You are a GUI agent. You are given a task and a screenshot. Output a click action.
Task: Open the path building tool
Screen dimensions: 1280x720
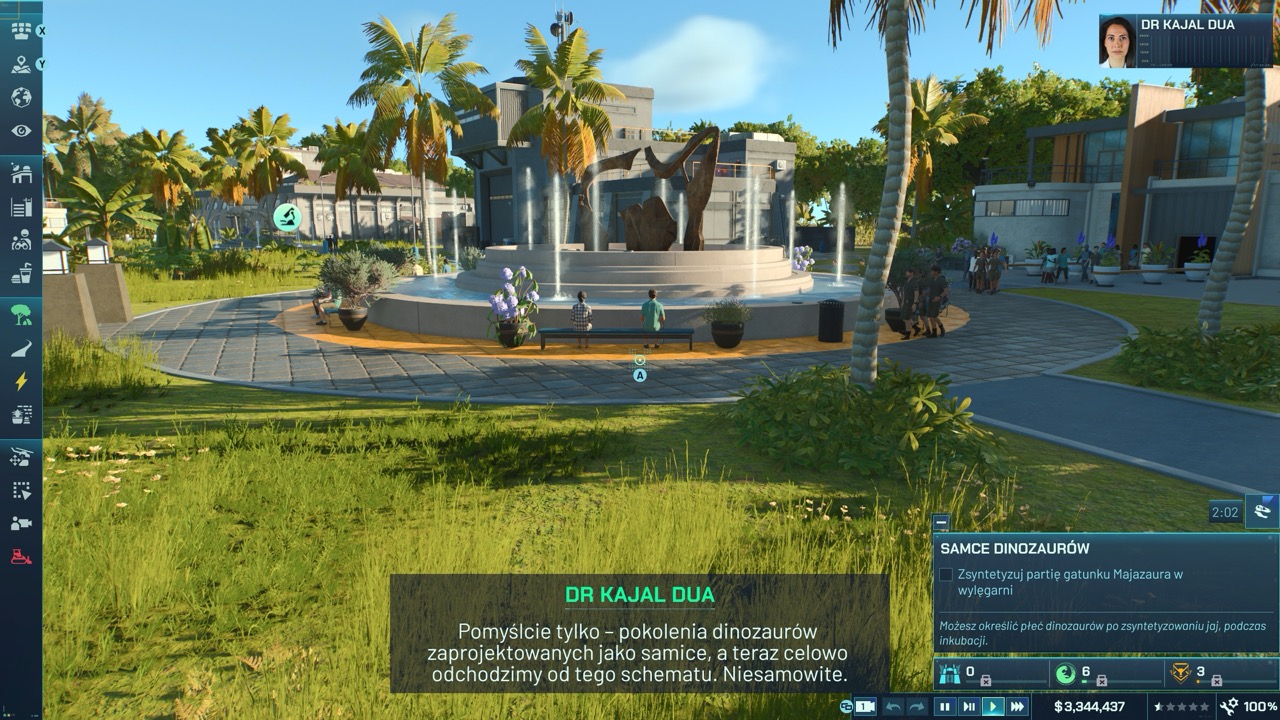[x=21, y=348]
